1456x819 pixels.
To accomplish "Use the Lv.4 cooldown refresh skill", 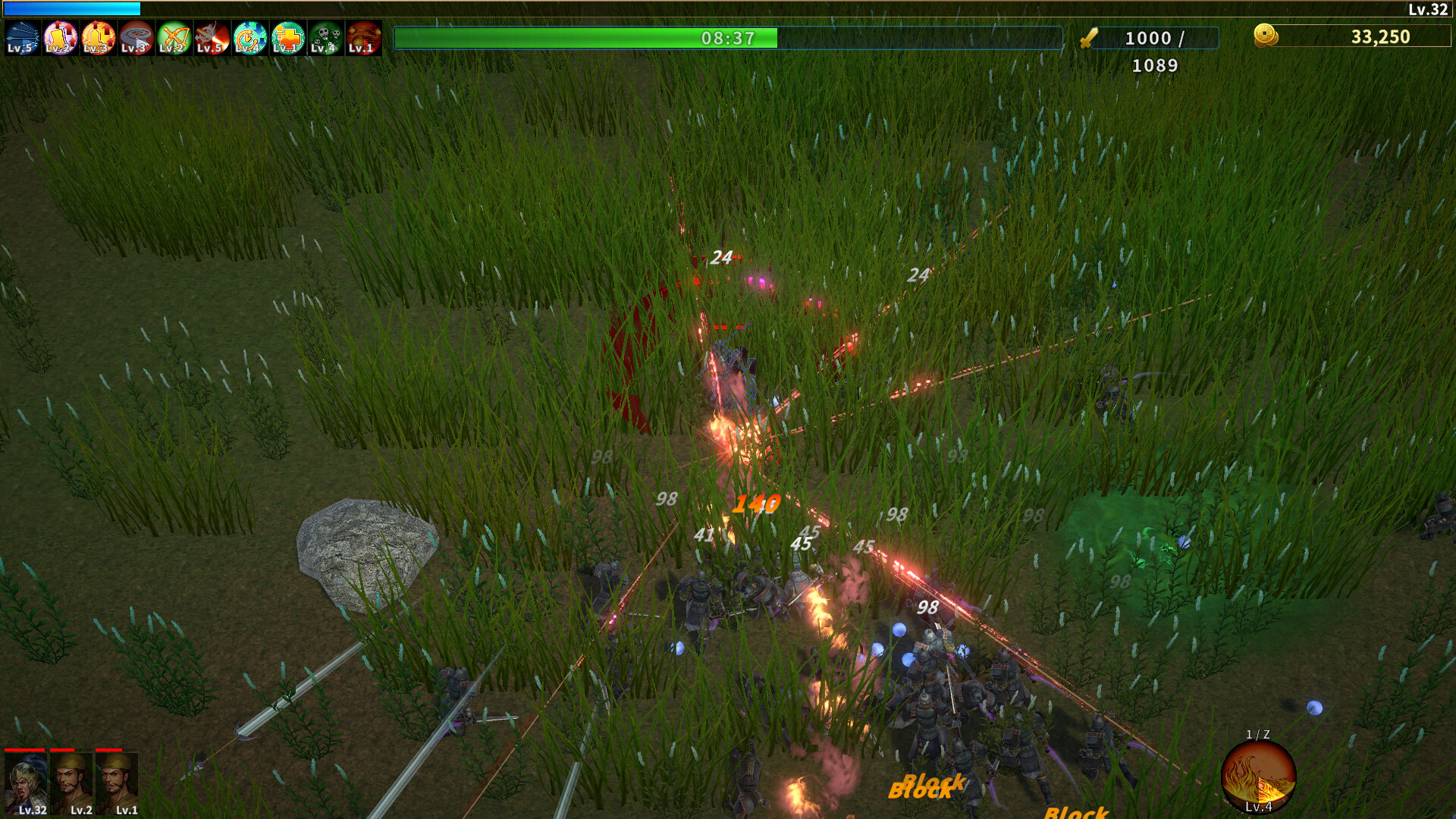I will click(x=249, y=36).
